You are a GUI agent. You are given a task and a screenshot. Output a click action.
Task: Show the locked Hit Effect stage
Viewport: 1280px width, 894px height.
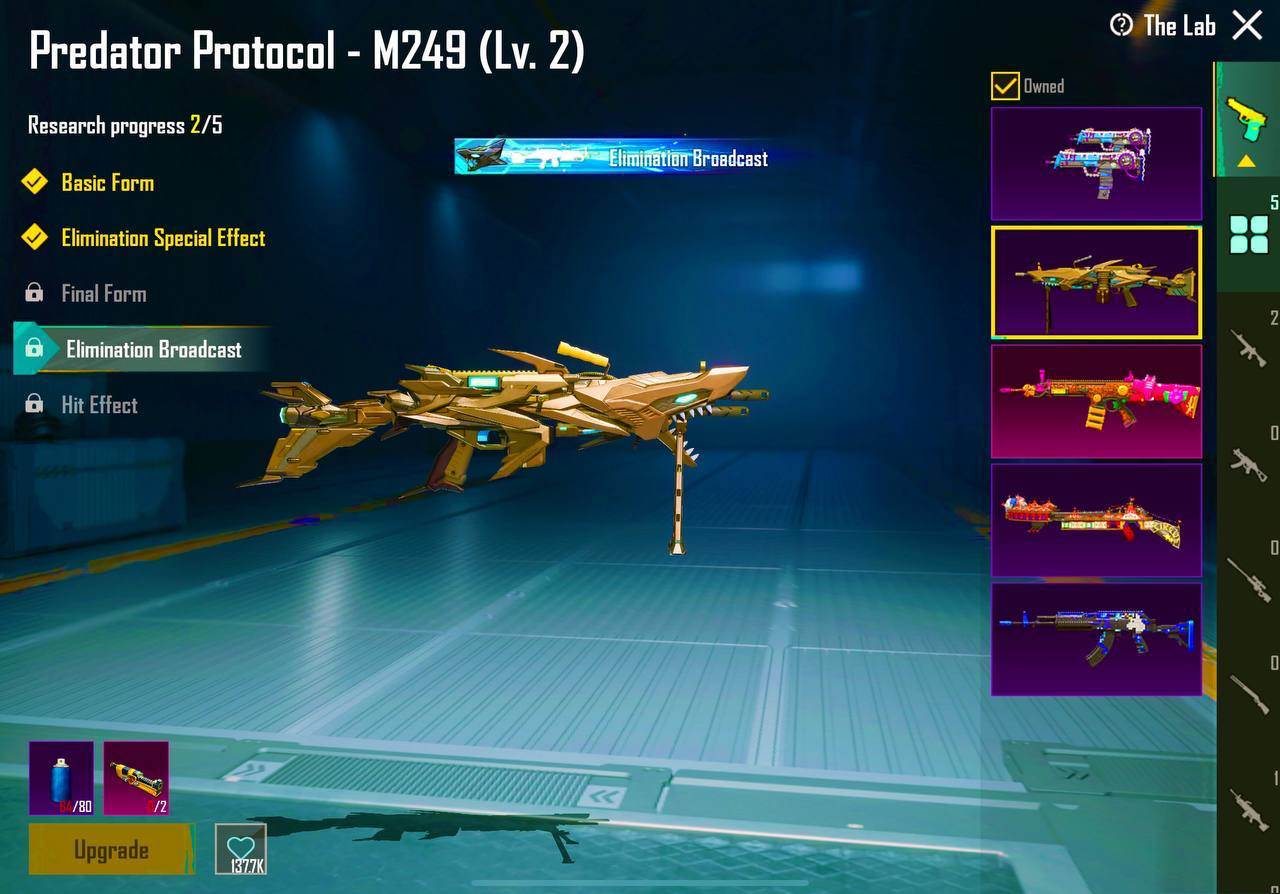(99, 405)
